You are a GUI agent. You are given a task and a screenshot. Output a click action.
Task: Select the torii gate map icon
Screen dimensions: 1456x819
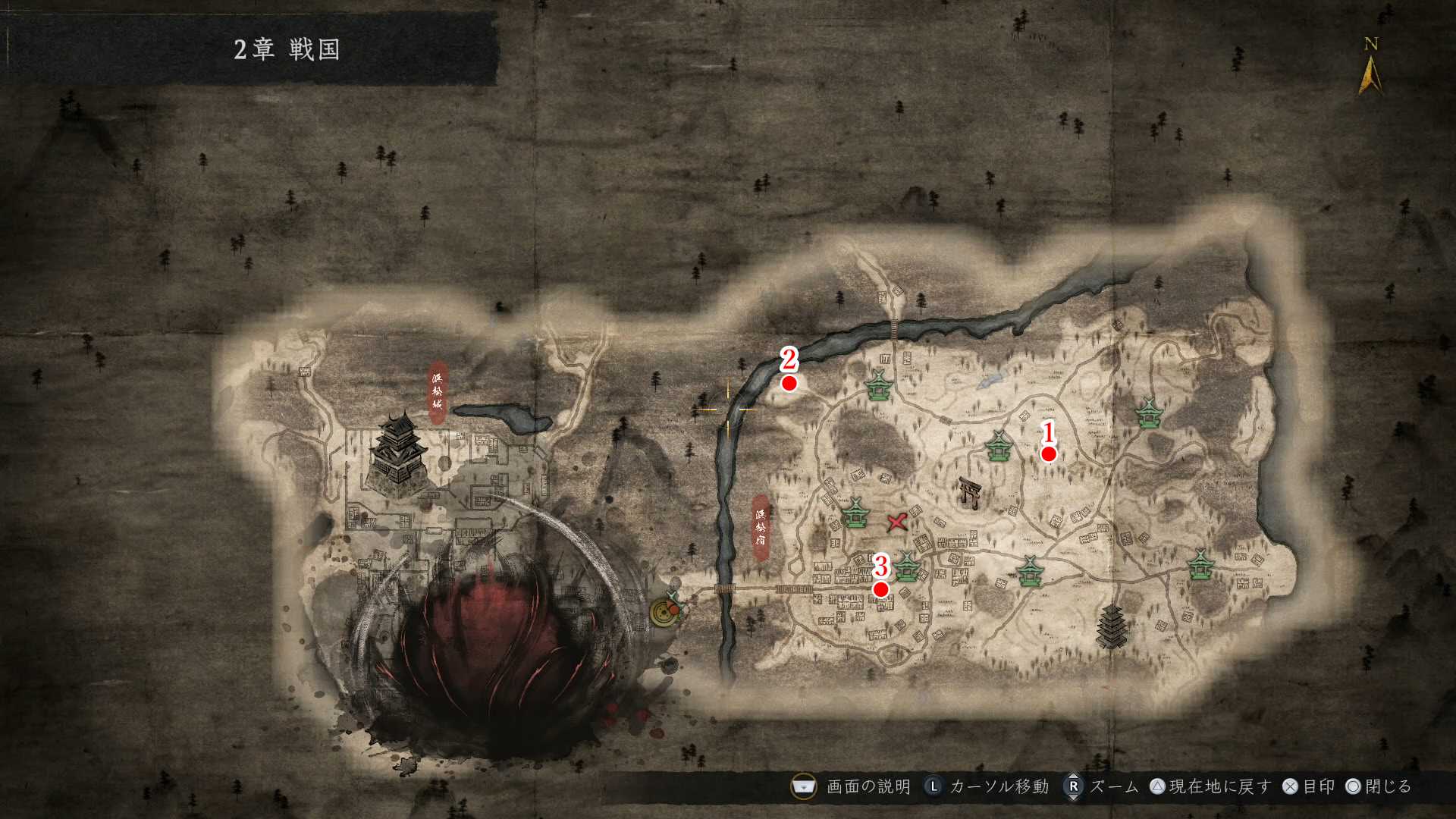click(968, 492)
